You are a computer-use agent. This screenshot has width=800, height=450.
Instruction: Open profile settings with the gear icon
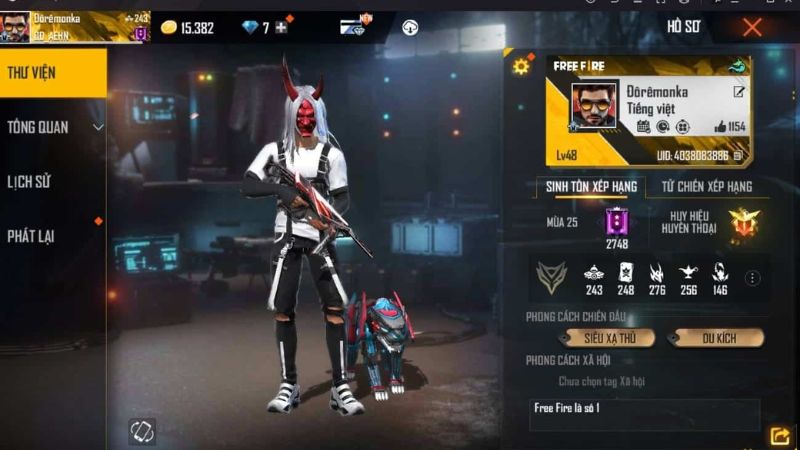click(520, 67)
